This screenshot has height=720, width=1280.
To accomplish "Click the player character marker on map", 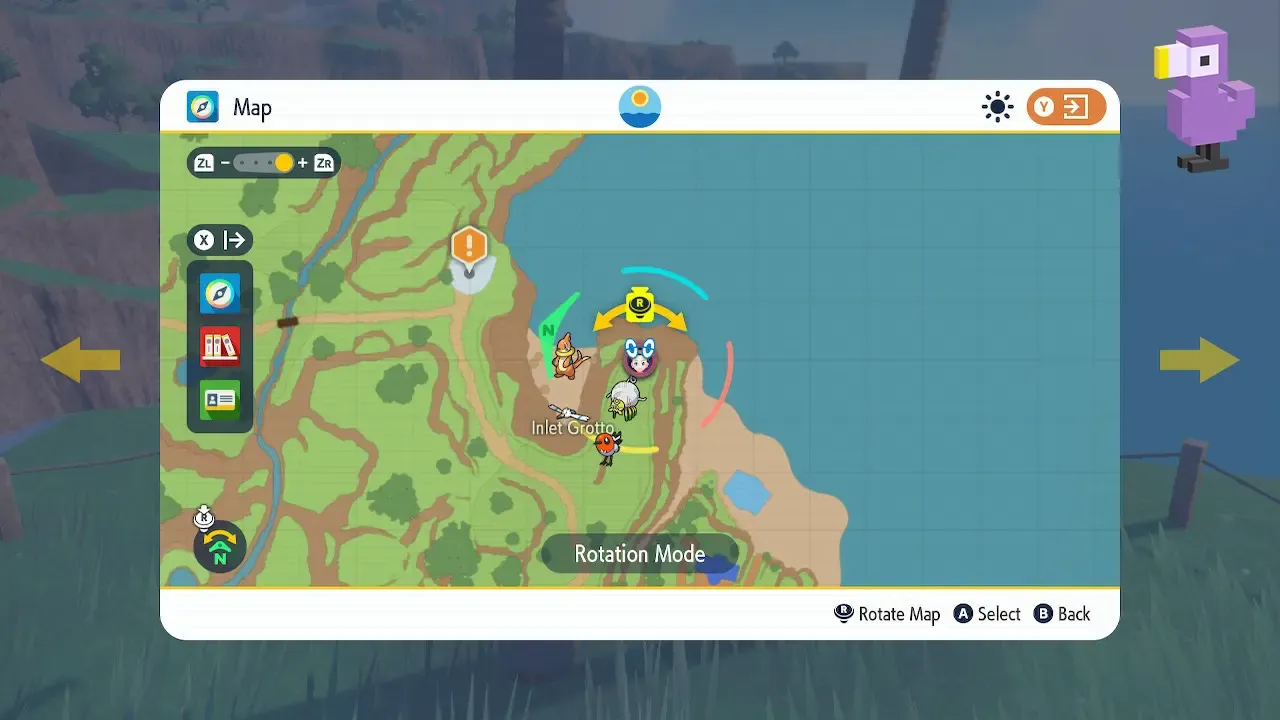I will (x=640, y=356).
